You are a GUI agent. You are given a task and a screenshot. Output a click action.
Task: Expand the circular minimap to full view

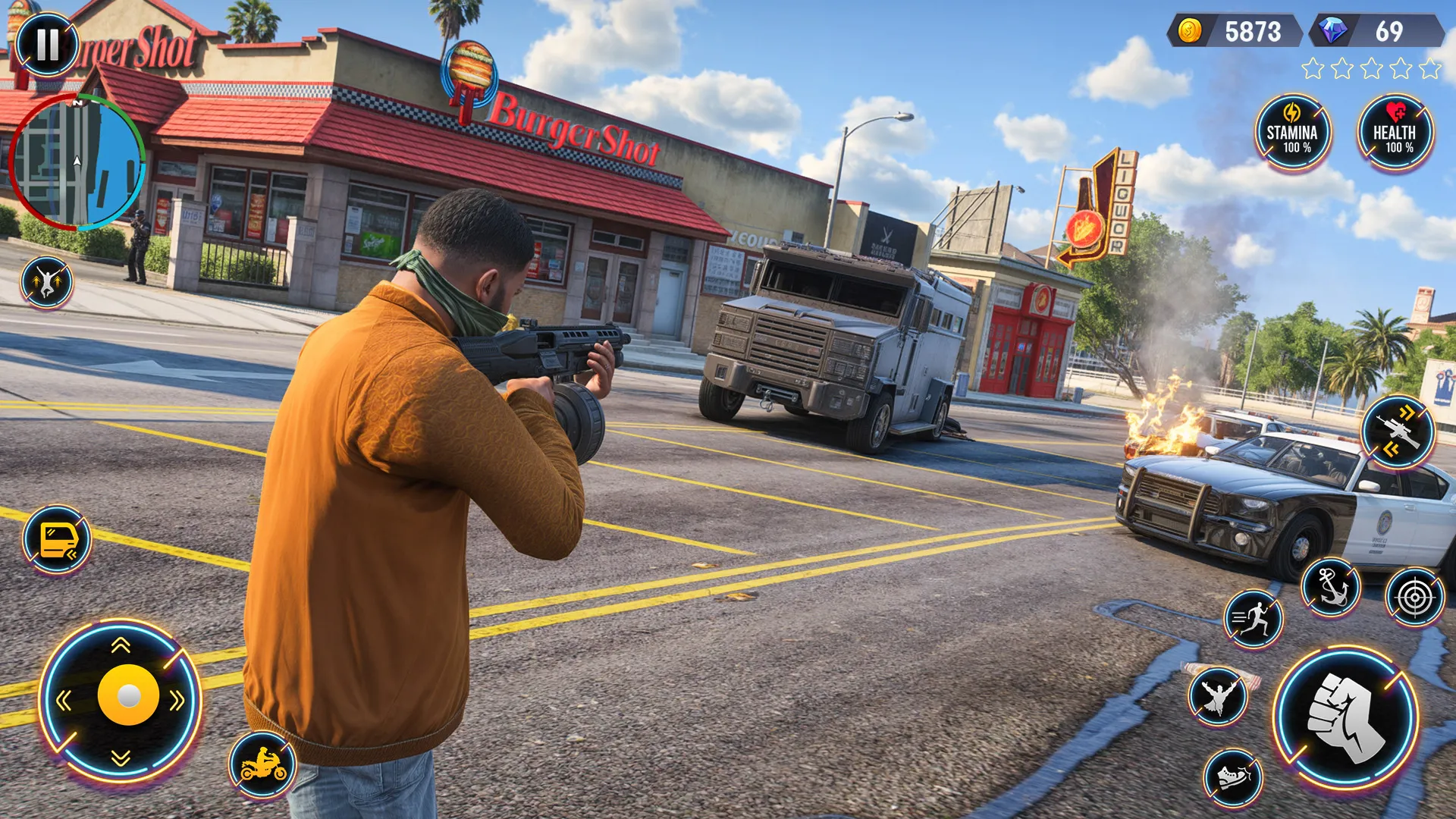pos(80,163)
